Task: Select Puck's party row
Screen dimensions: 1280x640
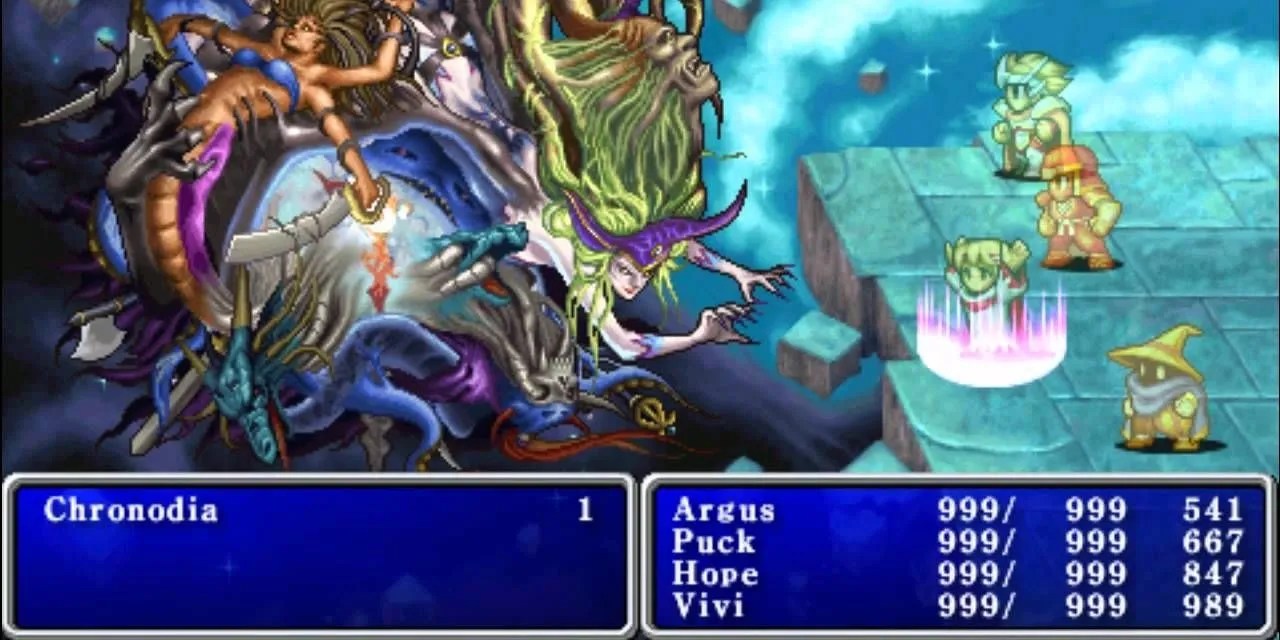Action: point(713,542)
